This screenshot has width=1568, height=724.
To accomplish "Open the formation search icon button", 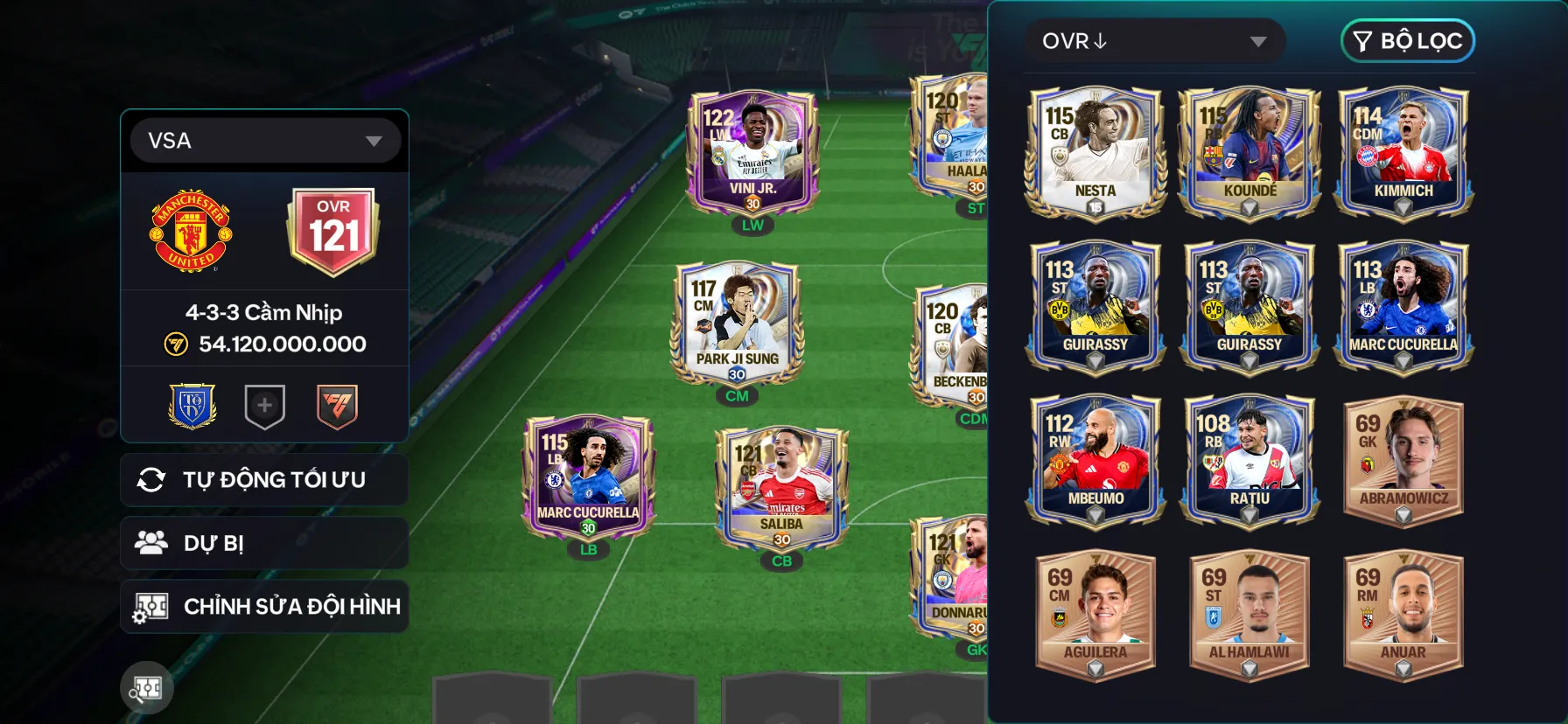I will point(147,688).
